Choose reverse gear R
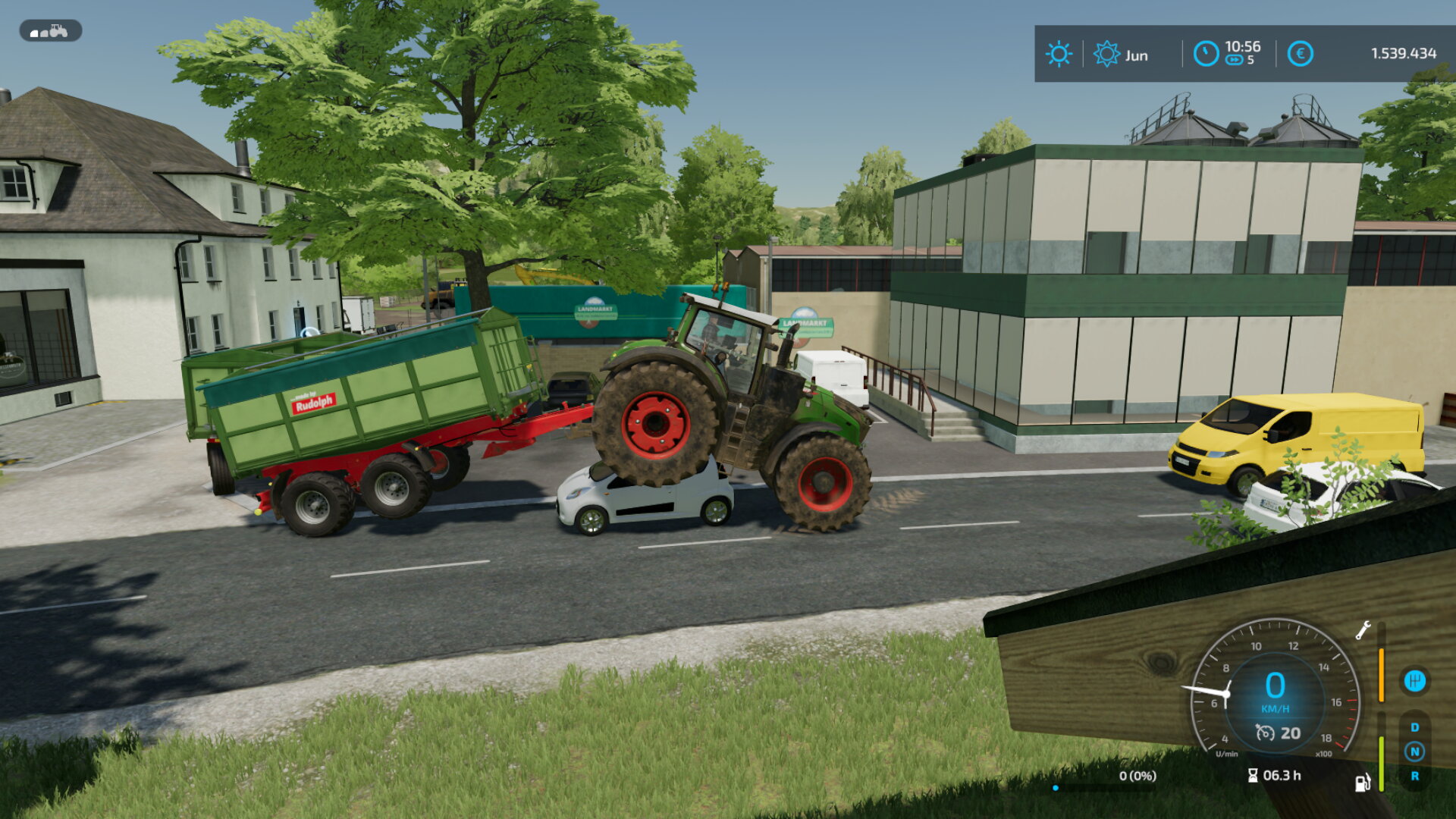The image size is (1456, 819). (x=1414, y=776)
